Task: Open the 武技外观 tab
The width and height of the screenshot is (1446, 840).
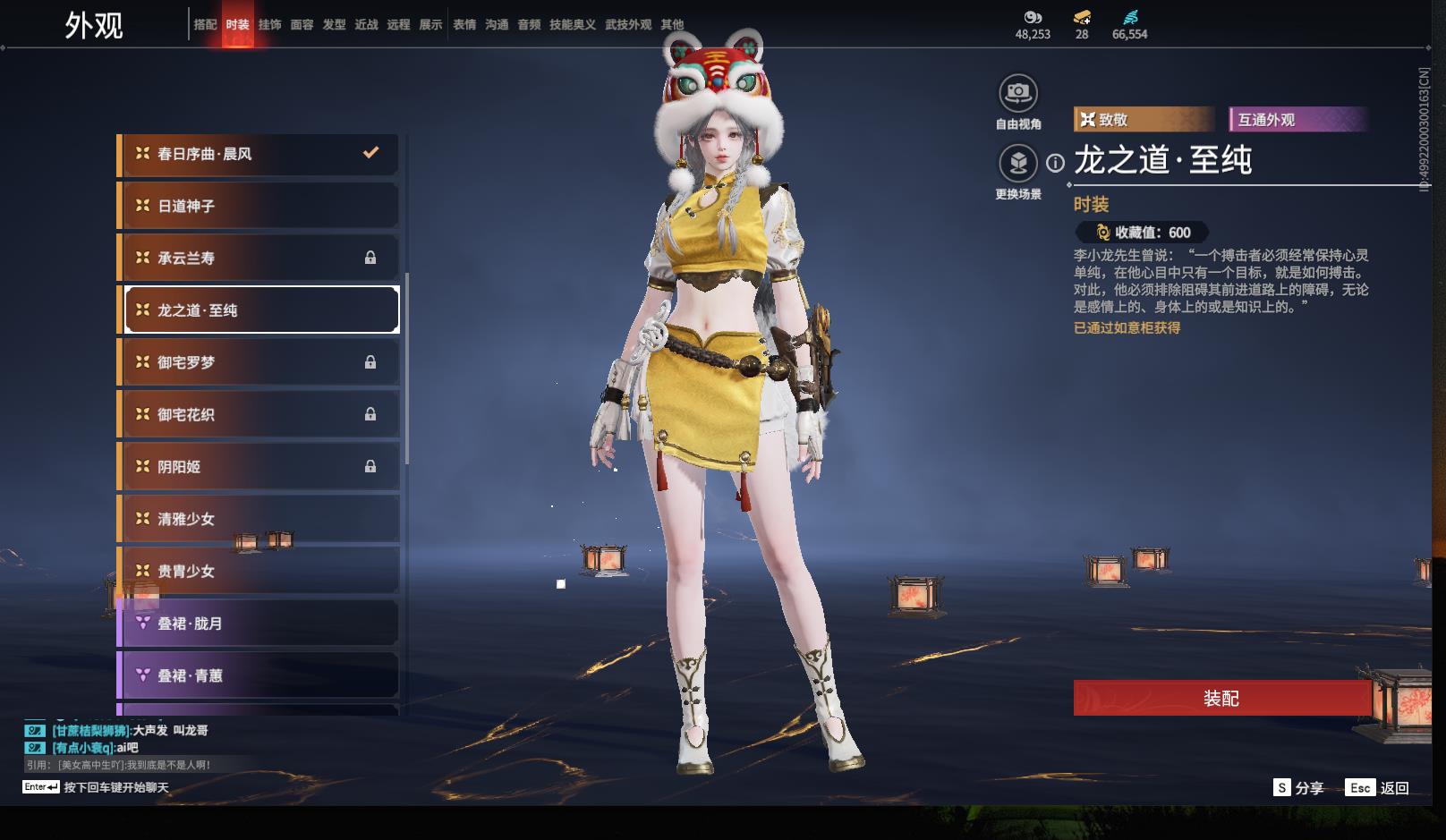Action: 627,25
